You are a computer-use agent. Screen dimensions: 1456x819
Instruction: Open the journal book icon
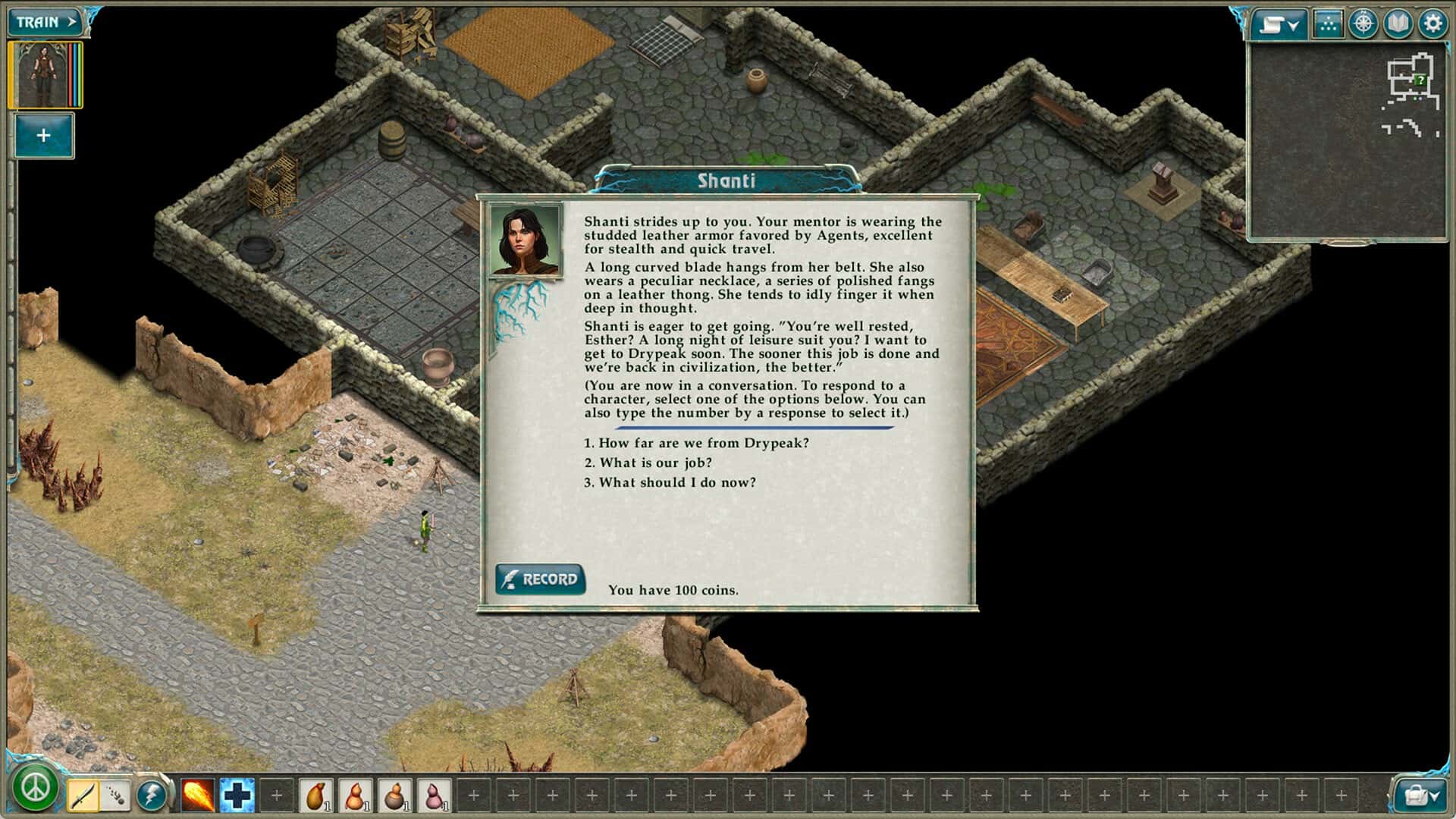[1398, 24]
